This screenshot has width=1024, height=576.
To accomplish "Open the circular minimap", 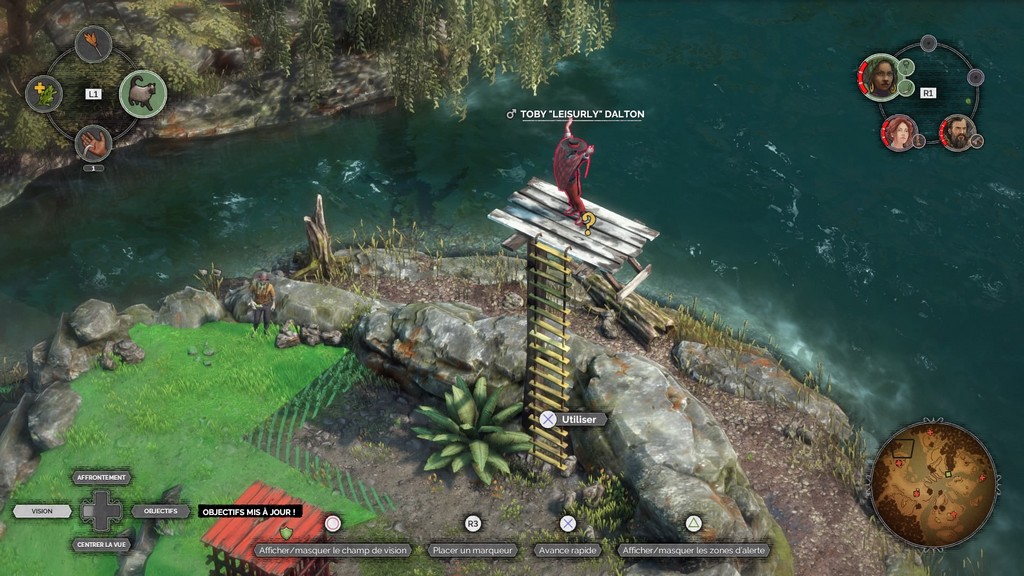I will [933, 484].
